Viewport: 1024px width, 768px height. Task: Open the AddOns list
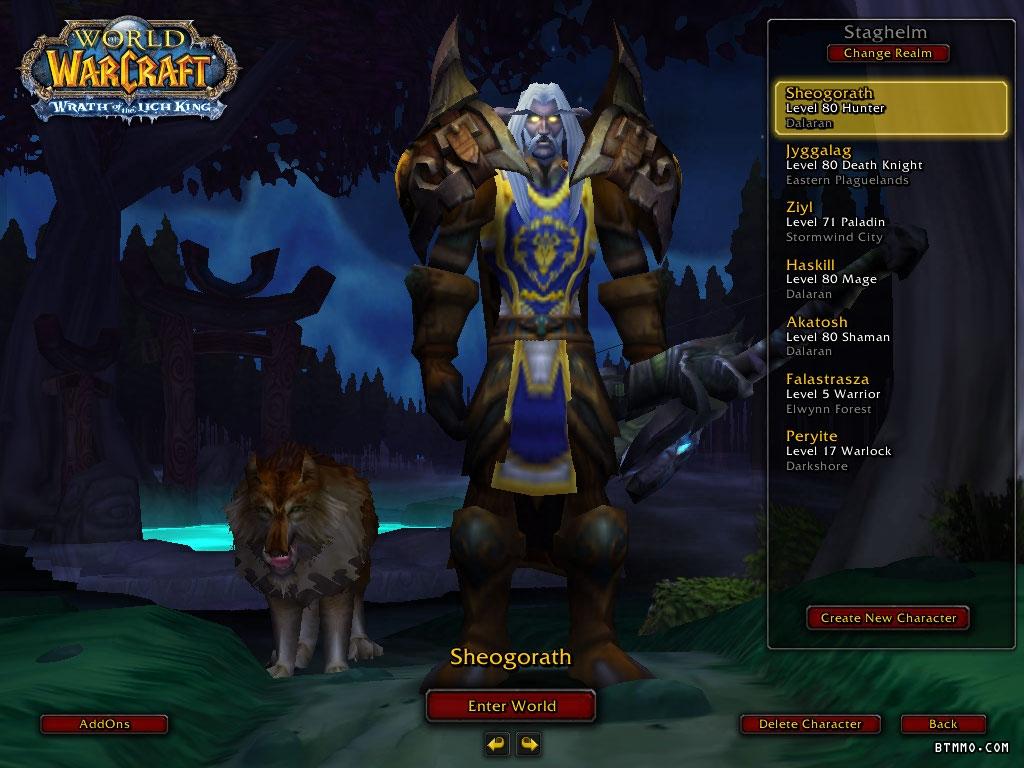104,724
